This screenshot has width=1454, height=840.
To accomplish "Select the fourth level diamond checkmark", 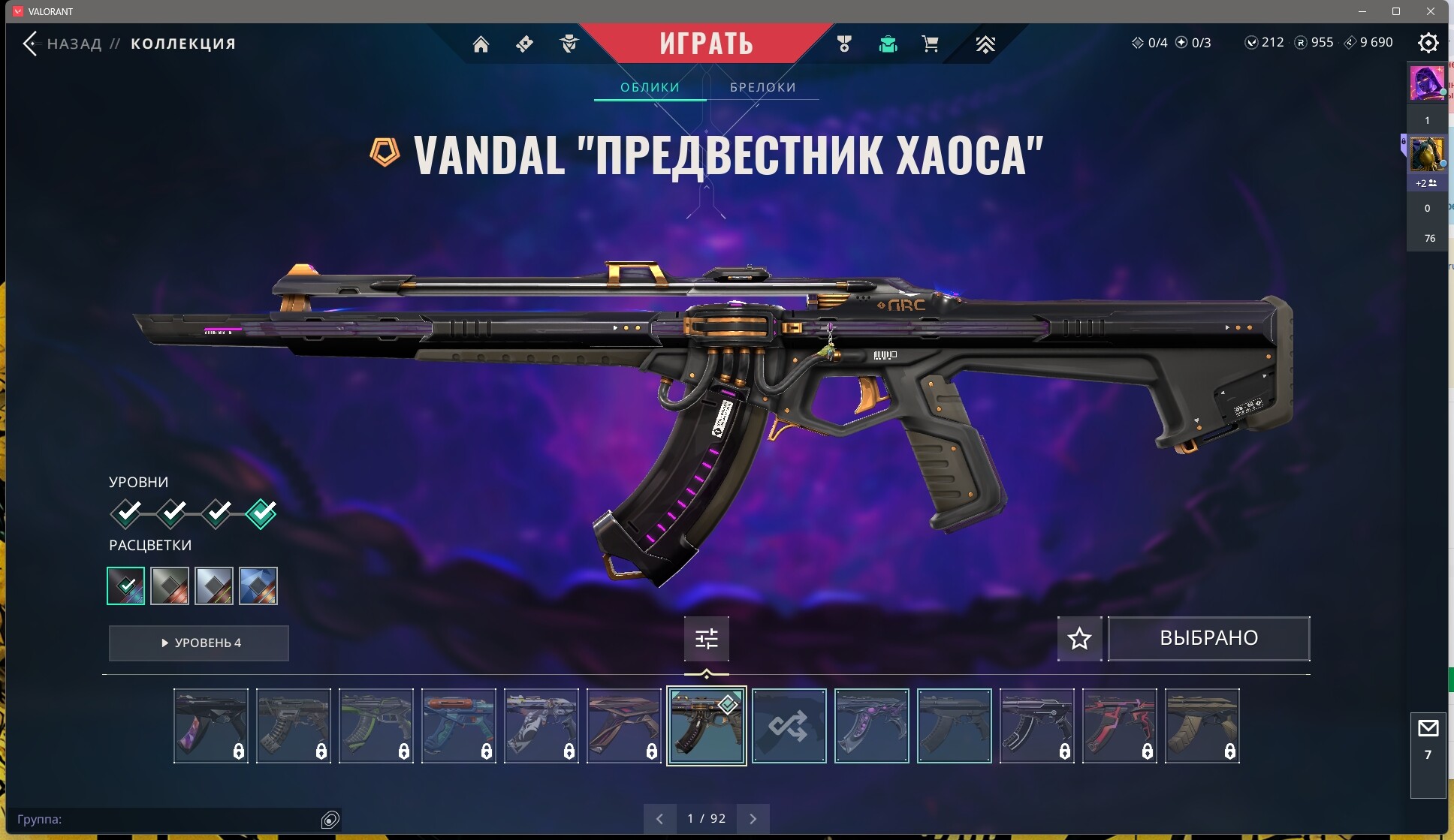I will 261,513.
